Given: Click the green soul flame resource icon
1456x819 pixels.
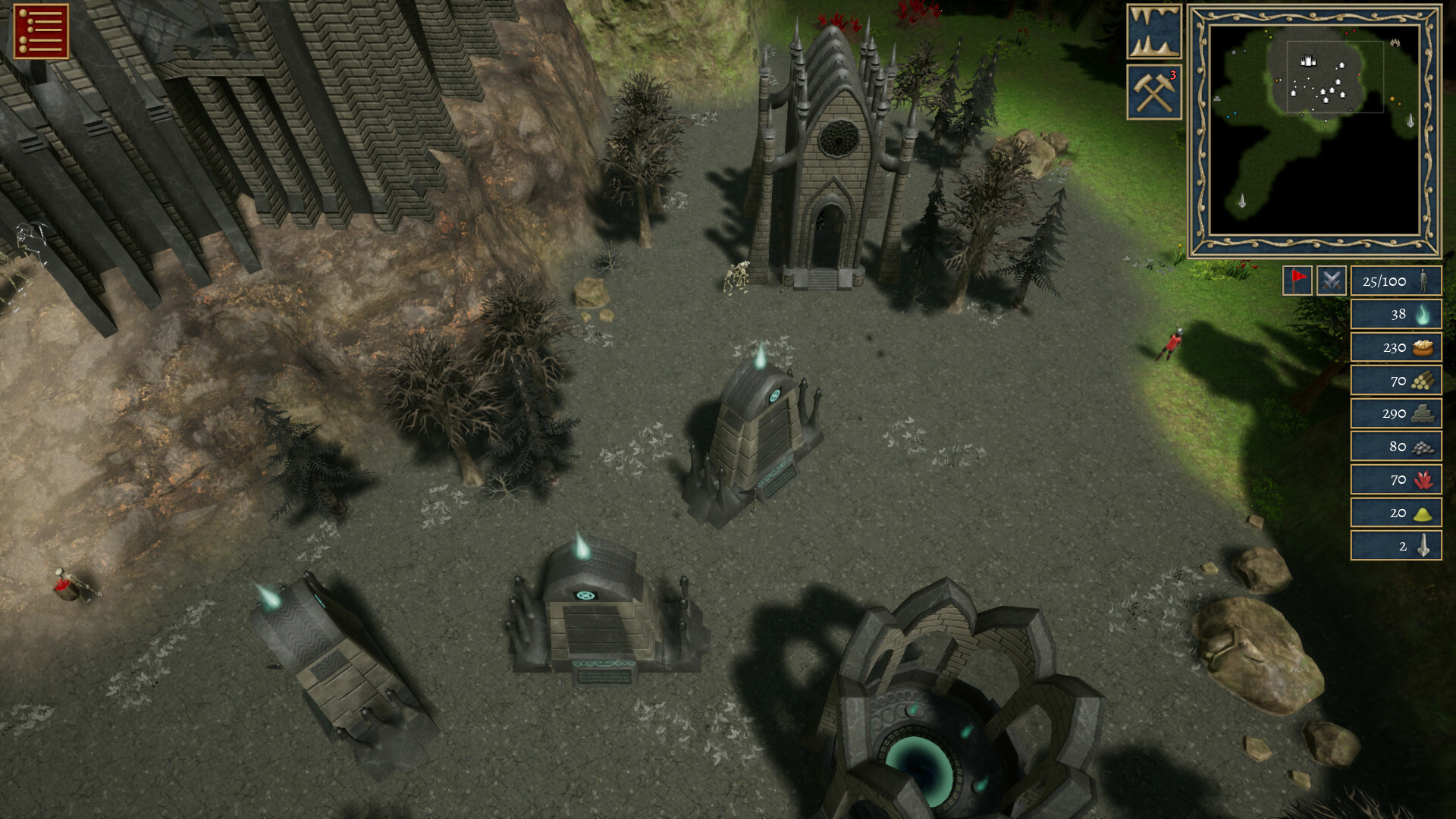Looking at the screenshot, I should (1423, 316).
